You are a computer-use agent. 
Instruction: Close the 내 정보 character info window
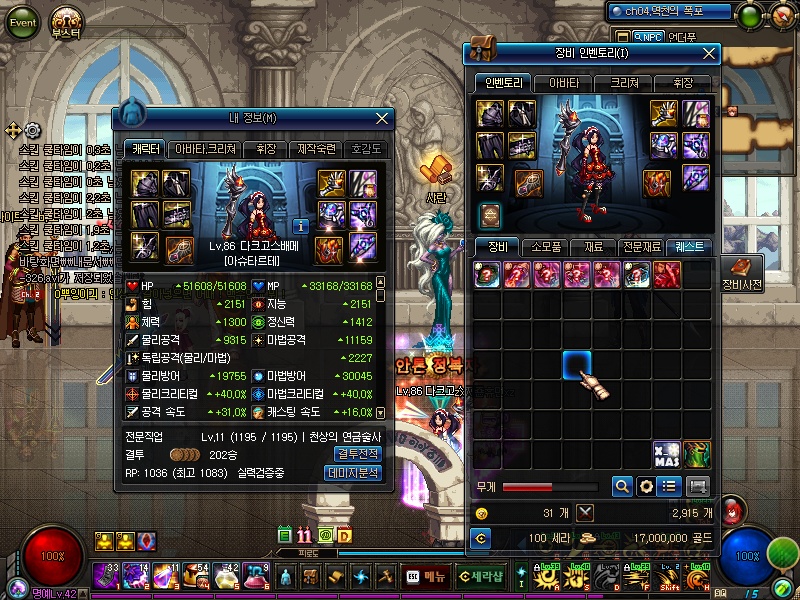click(381, 118)
